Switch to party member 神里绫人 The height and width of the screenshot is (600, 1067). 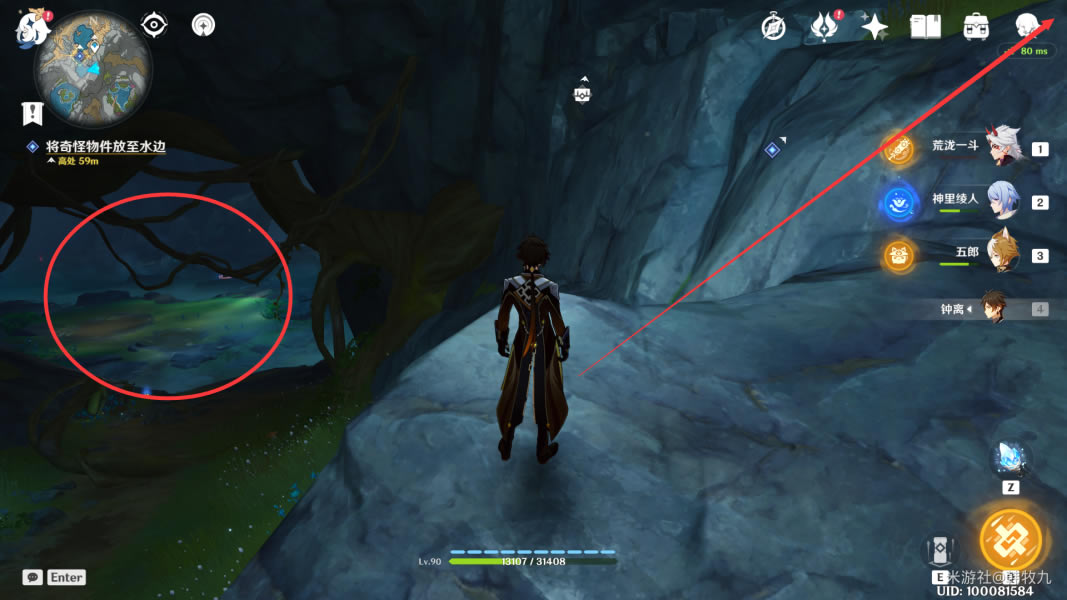1003,201
